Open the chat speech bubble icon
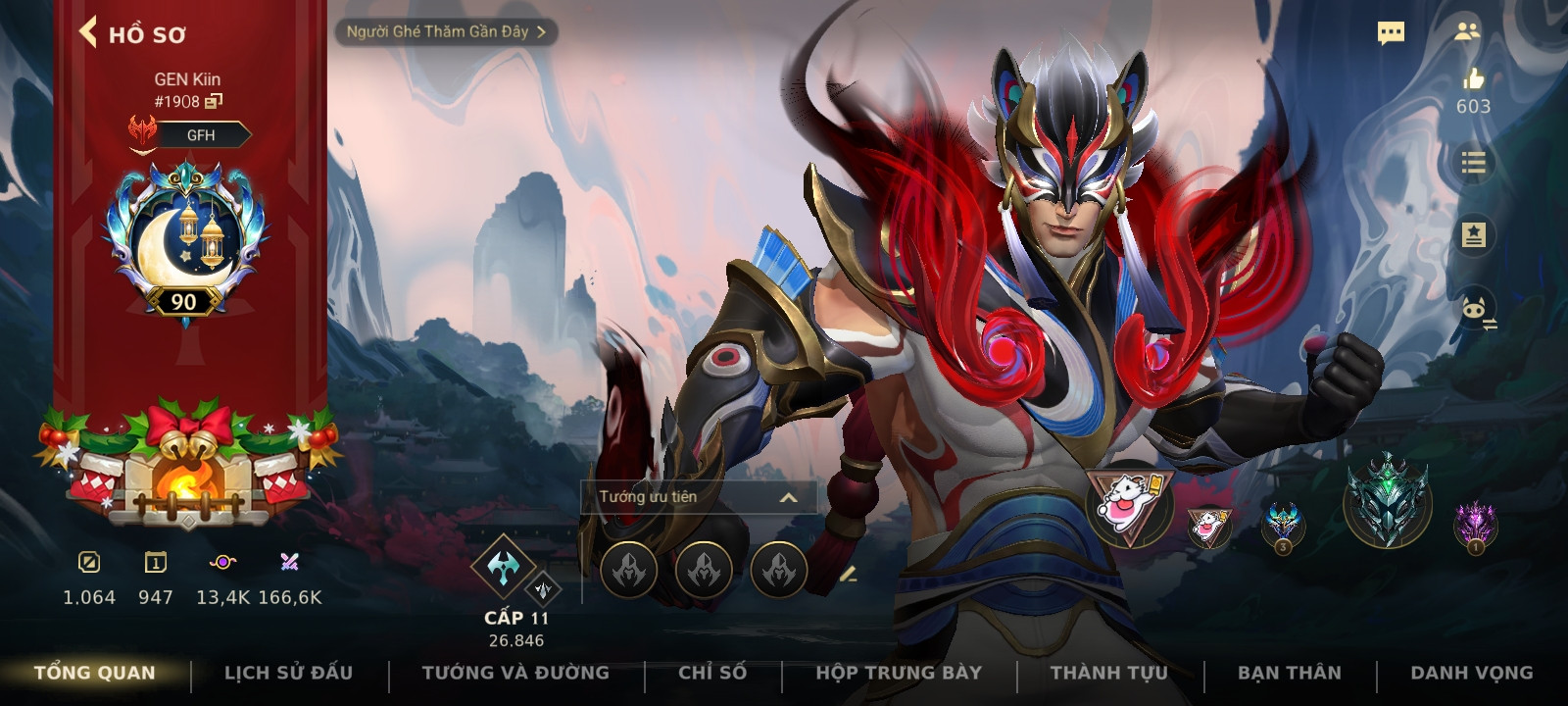Image resolution: width=1568 pixels, height=706 pixels. point(1391,33)
